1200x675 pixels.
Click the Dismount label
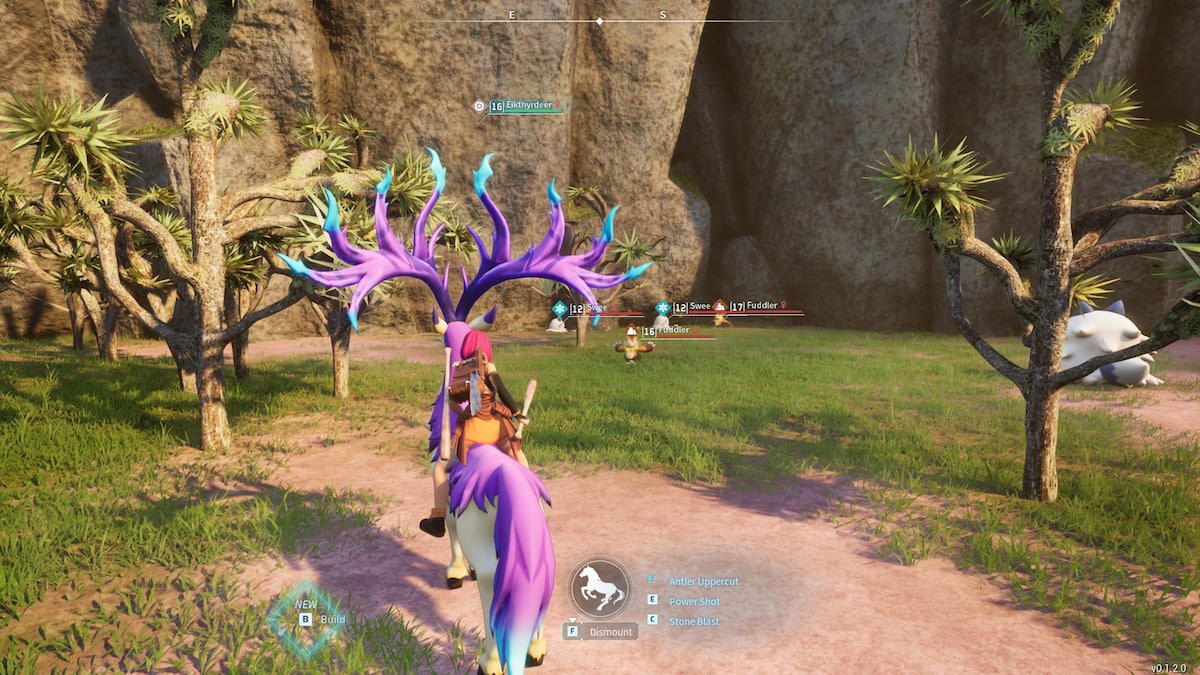point(610,632)
